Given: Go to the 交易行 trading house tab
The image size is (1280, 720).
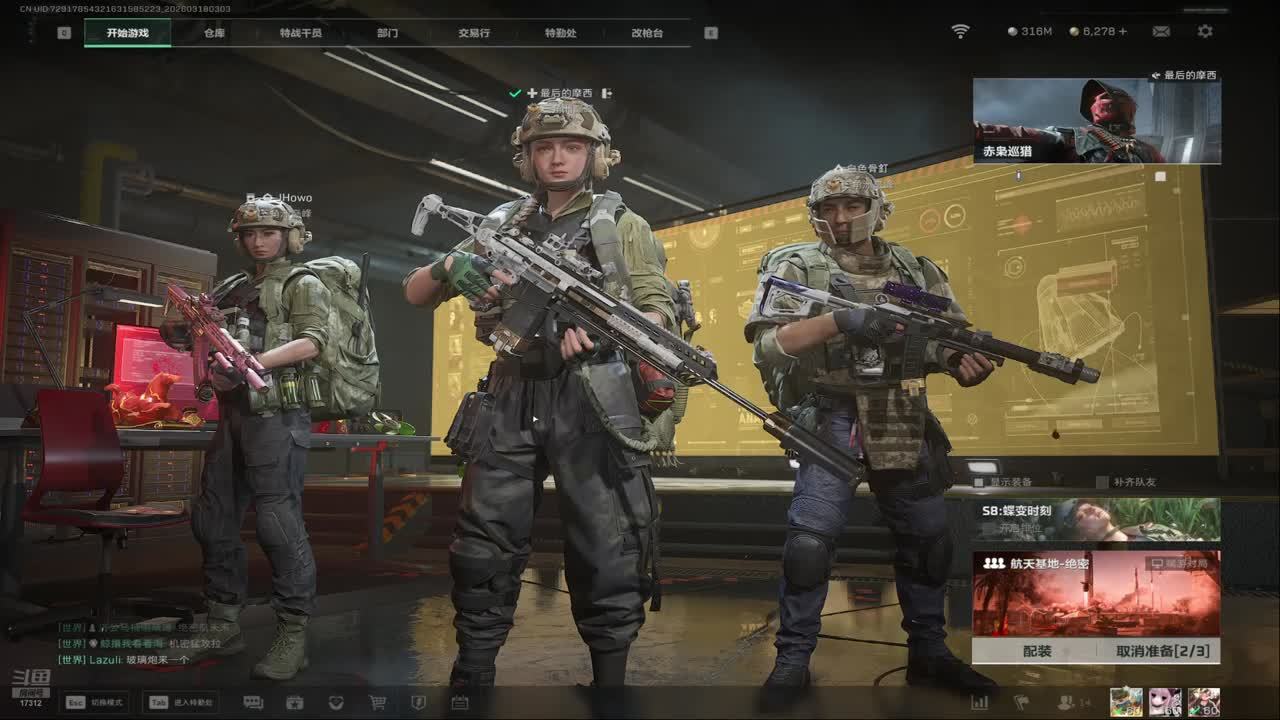Looking at the screenshot, I should 474,33.
